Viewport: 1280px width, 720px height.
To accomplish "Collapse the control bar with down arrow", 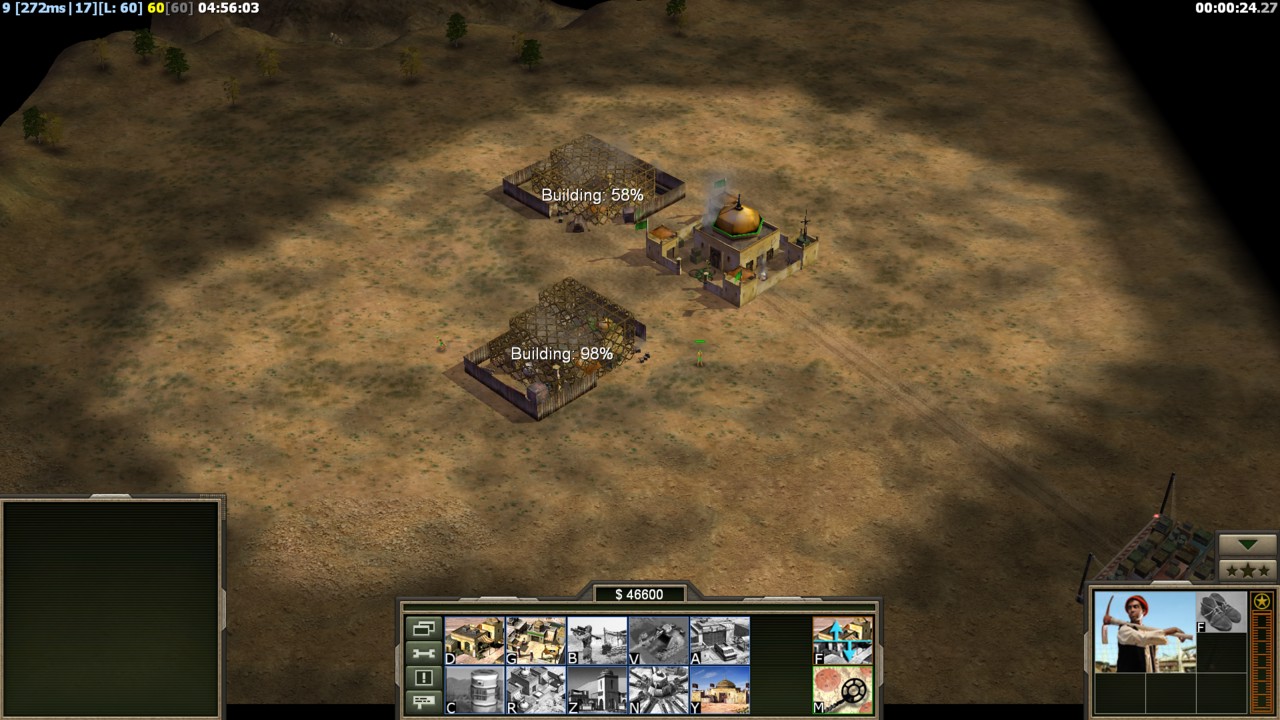I will (x=1247, y=545).
